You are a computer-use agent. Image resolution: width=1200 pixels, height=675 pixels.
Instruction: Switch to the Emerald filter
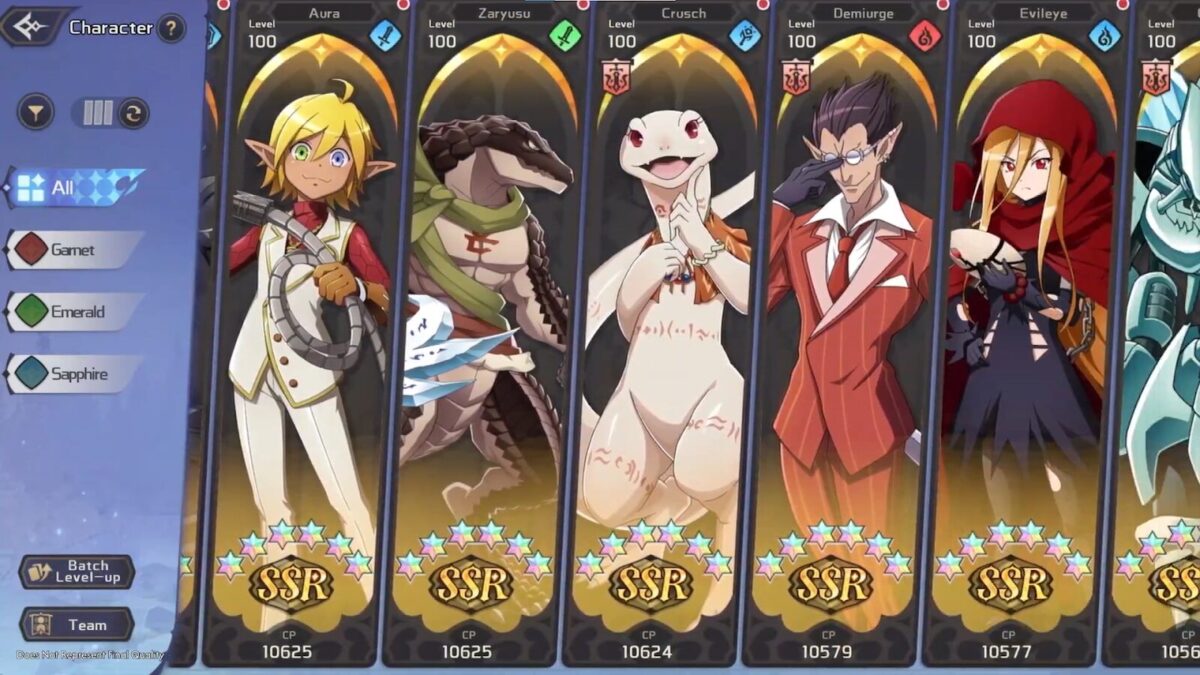tap(72, 312)
